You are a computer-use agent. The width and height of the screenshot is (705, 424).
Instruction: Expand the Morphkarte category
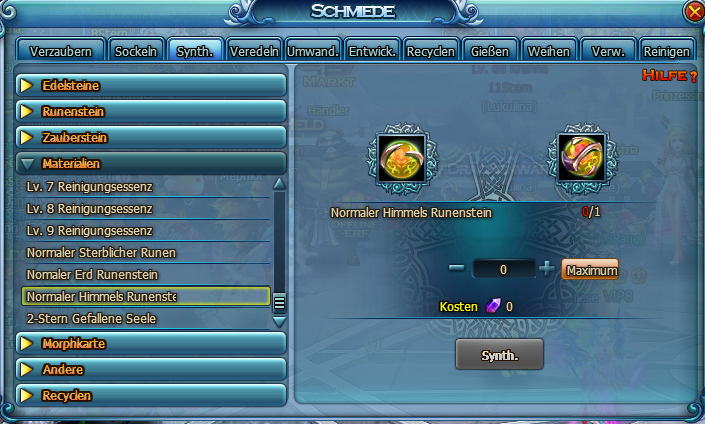tap(152, 344)
